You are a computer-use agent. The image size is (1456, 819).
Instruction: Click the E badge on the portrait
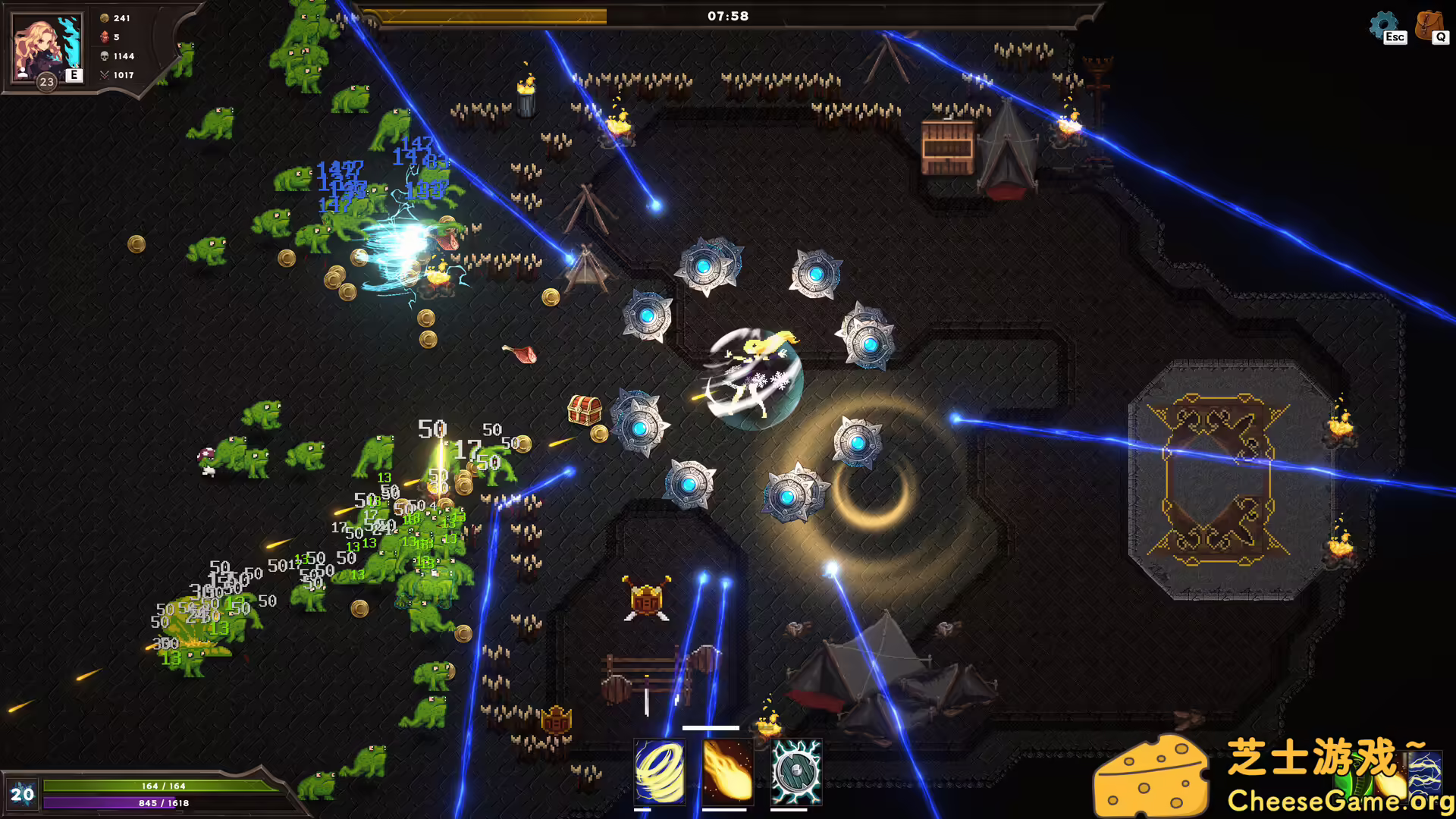[x=73, y=75]
